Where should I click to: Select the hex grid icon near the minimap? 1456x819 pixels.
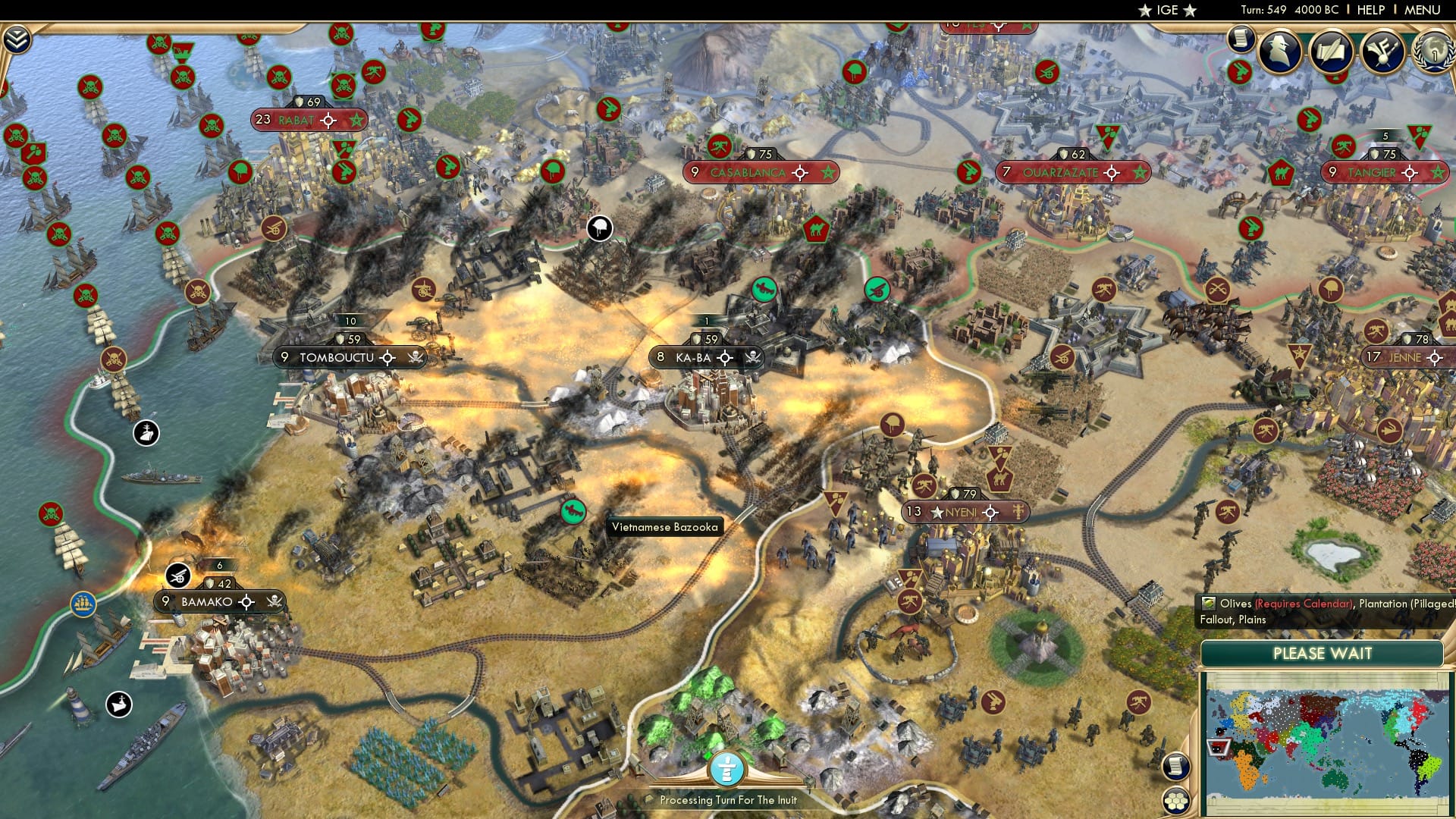click(1175, 801)
